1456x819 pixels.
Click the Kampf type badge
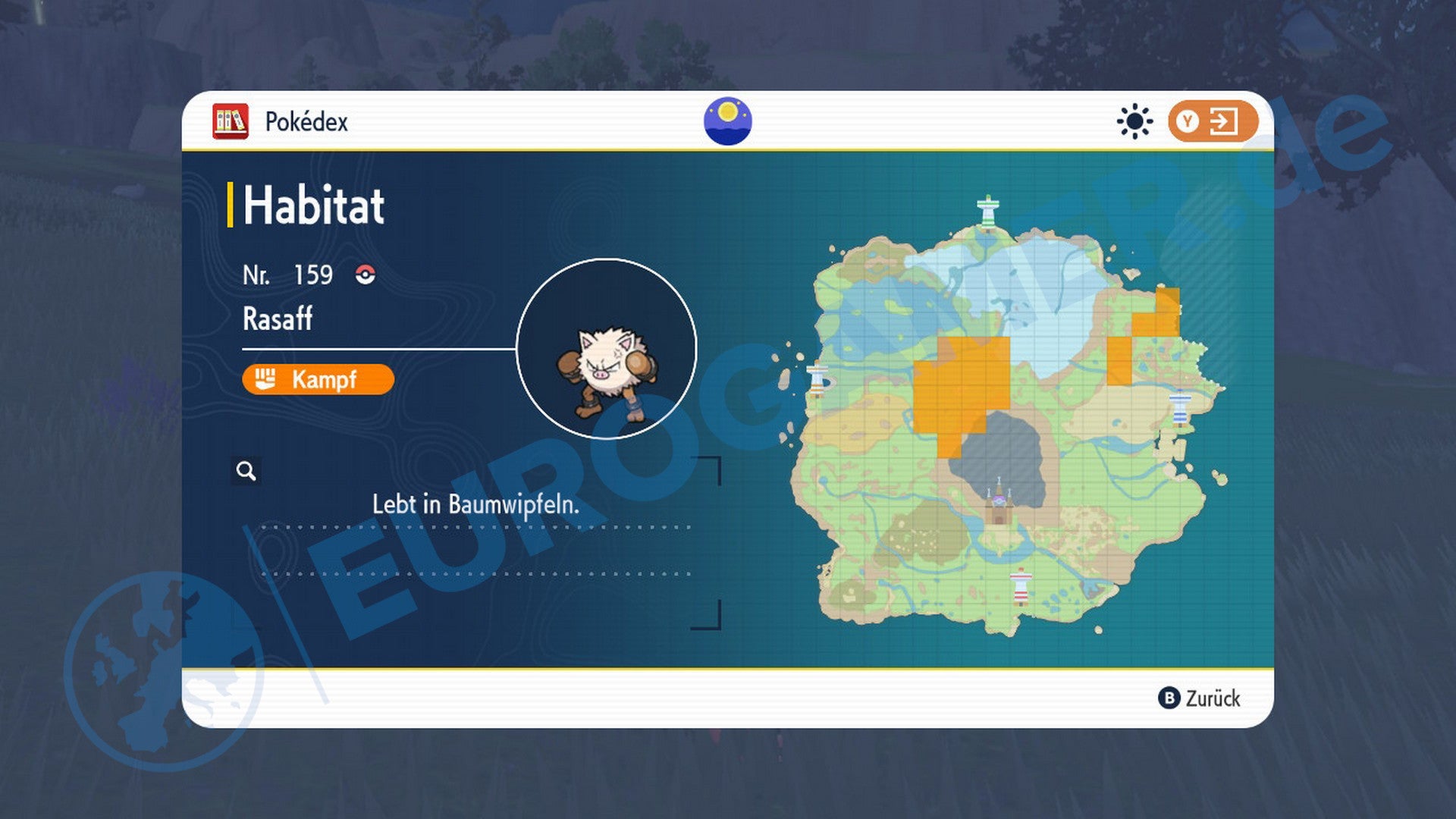(317, 379)
